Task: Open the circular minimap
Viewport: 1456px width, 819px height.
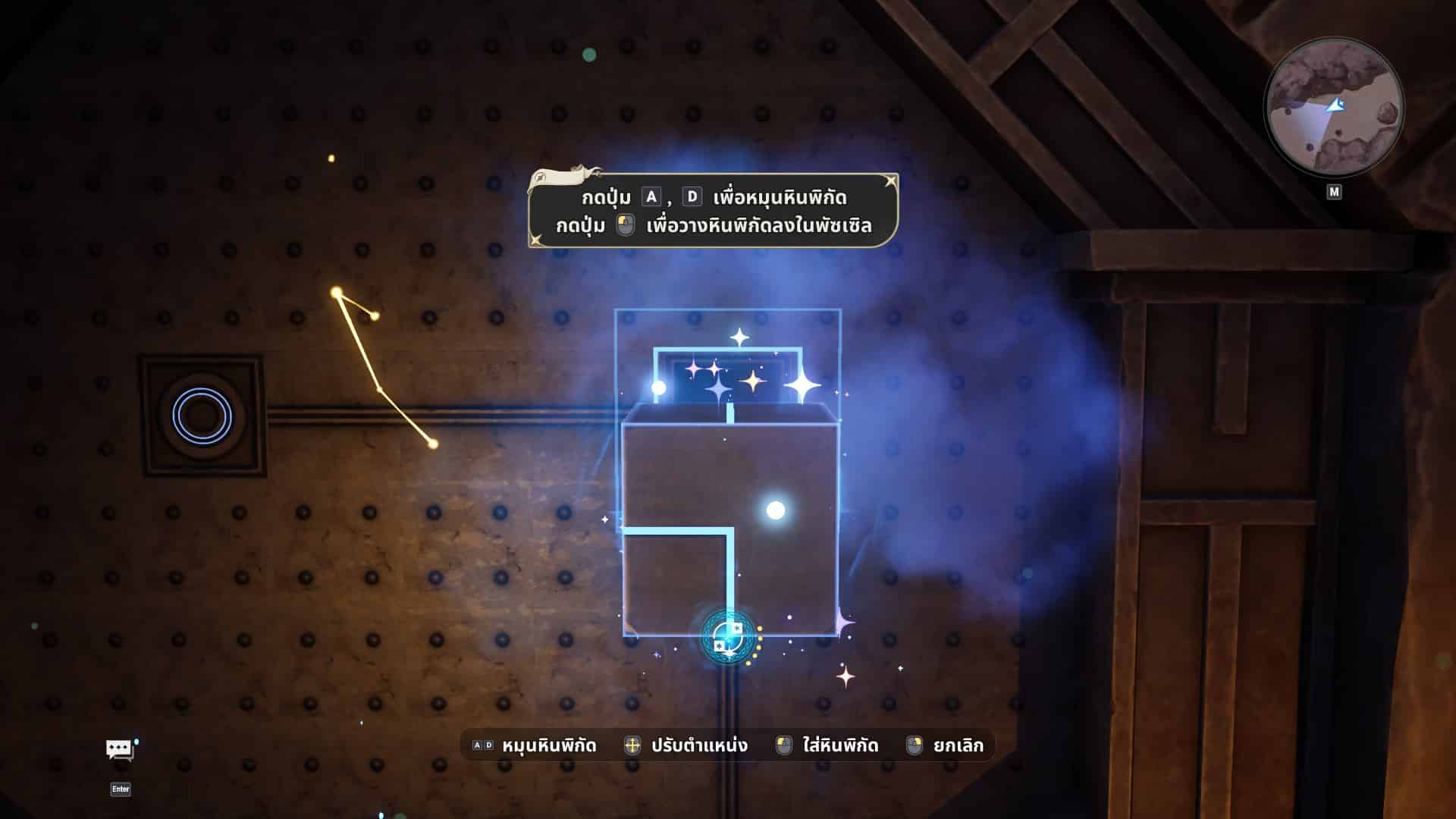Action: [x=1333, y=108]
